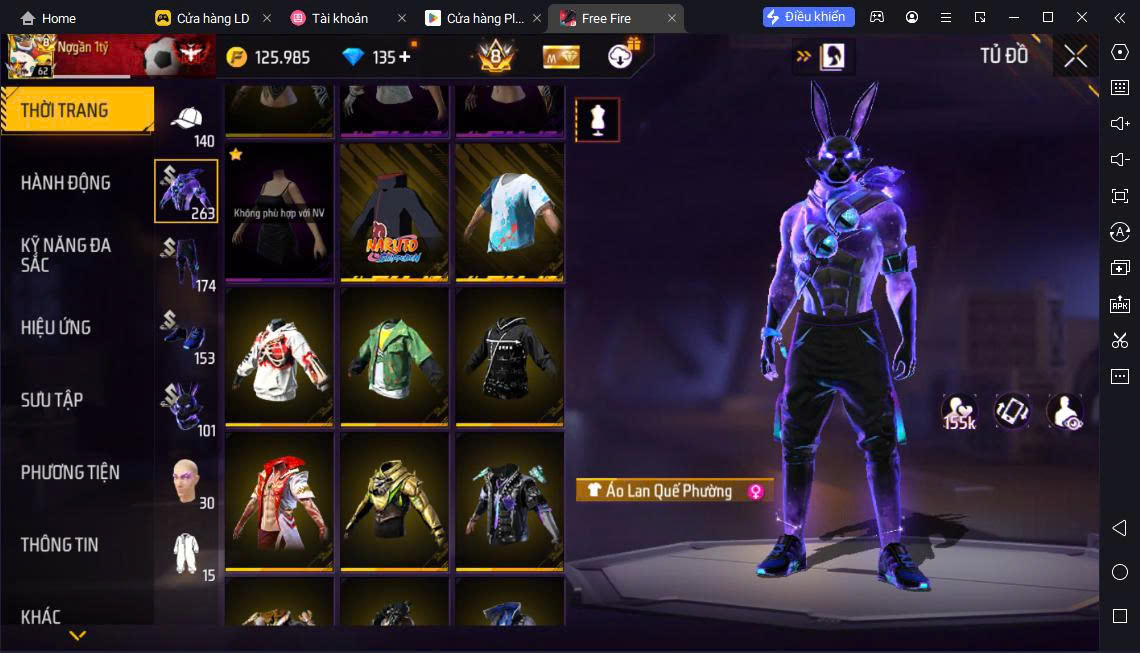Open the shoes category showing 153
This screenshot has width=1140, height=653.
(x=187, y=336)
